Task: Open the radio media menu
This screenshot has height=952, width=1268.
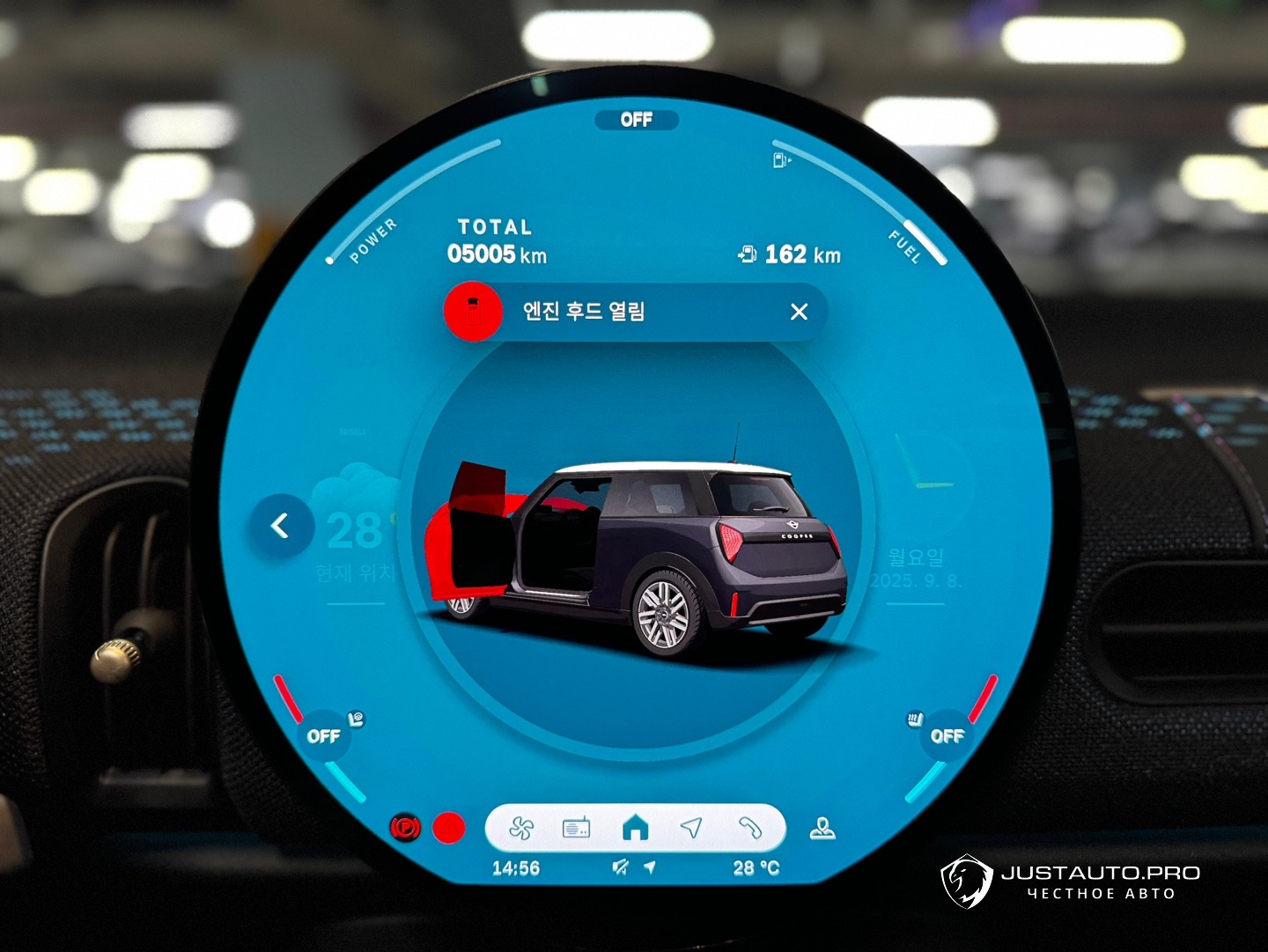Action: tap(576, 828)
